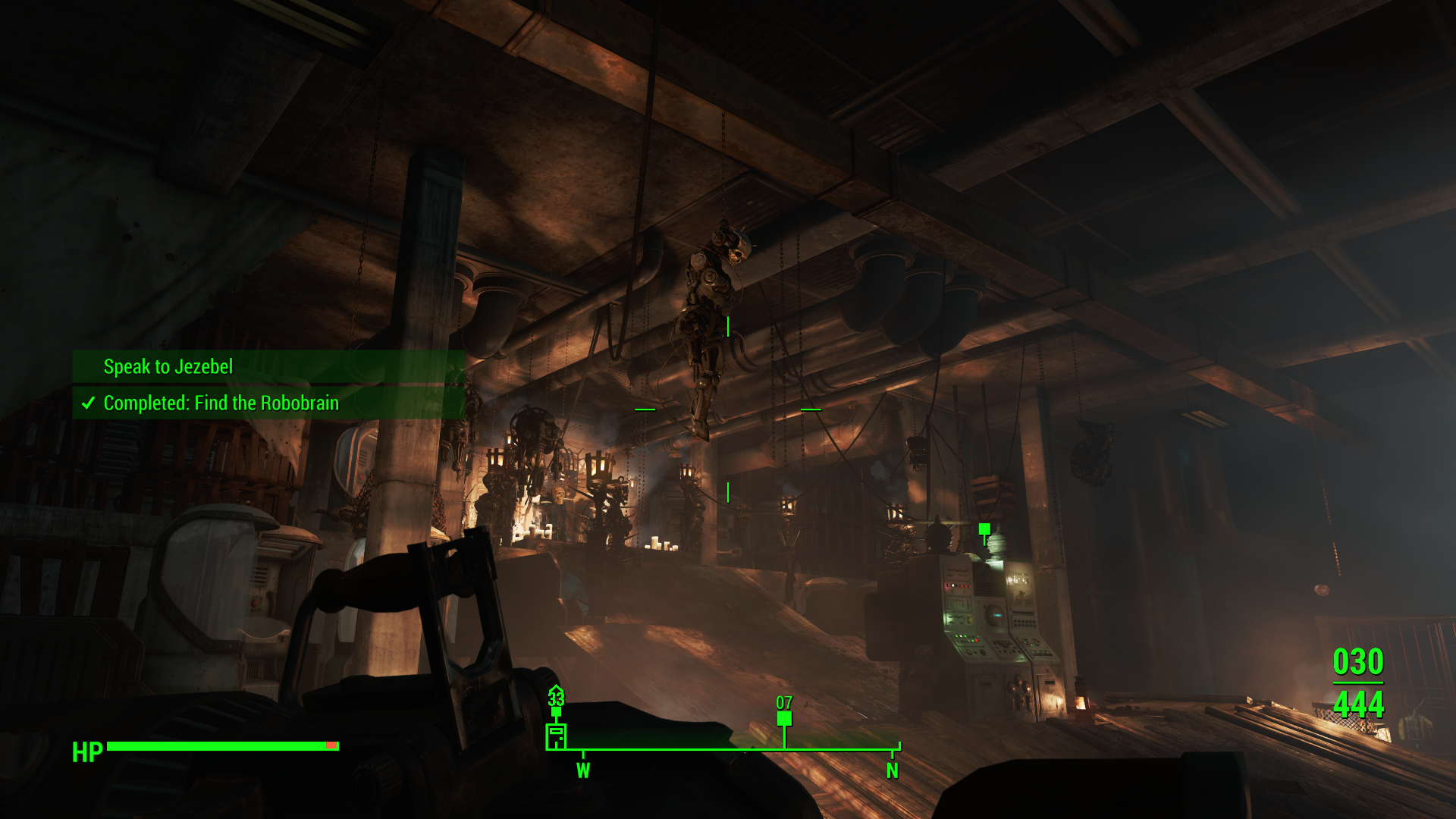Select the green quest objective marker above the terminal
1456x819 pixels.
984,528
